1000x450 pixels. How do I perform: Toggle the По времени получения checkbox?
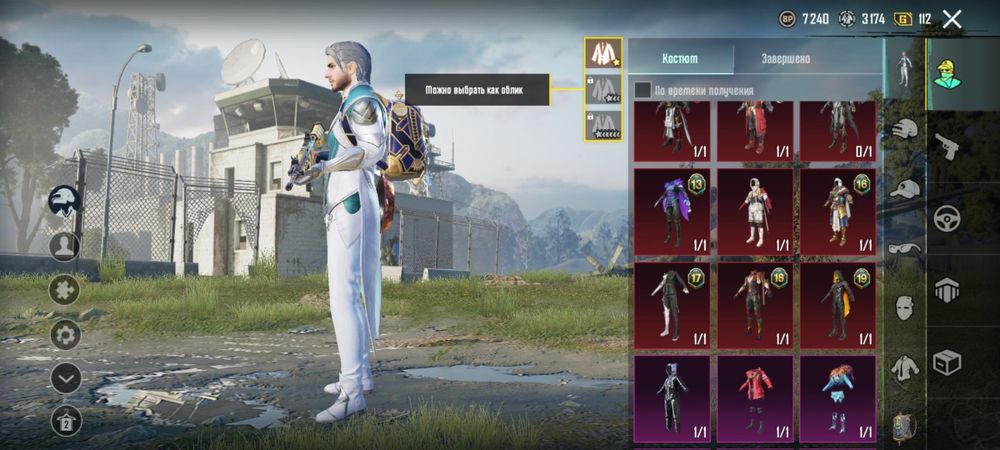[643, 91]
